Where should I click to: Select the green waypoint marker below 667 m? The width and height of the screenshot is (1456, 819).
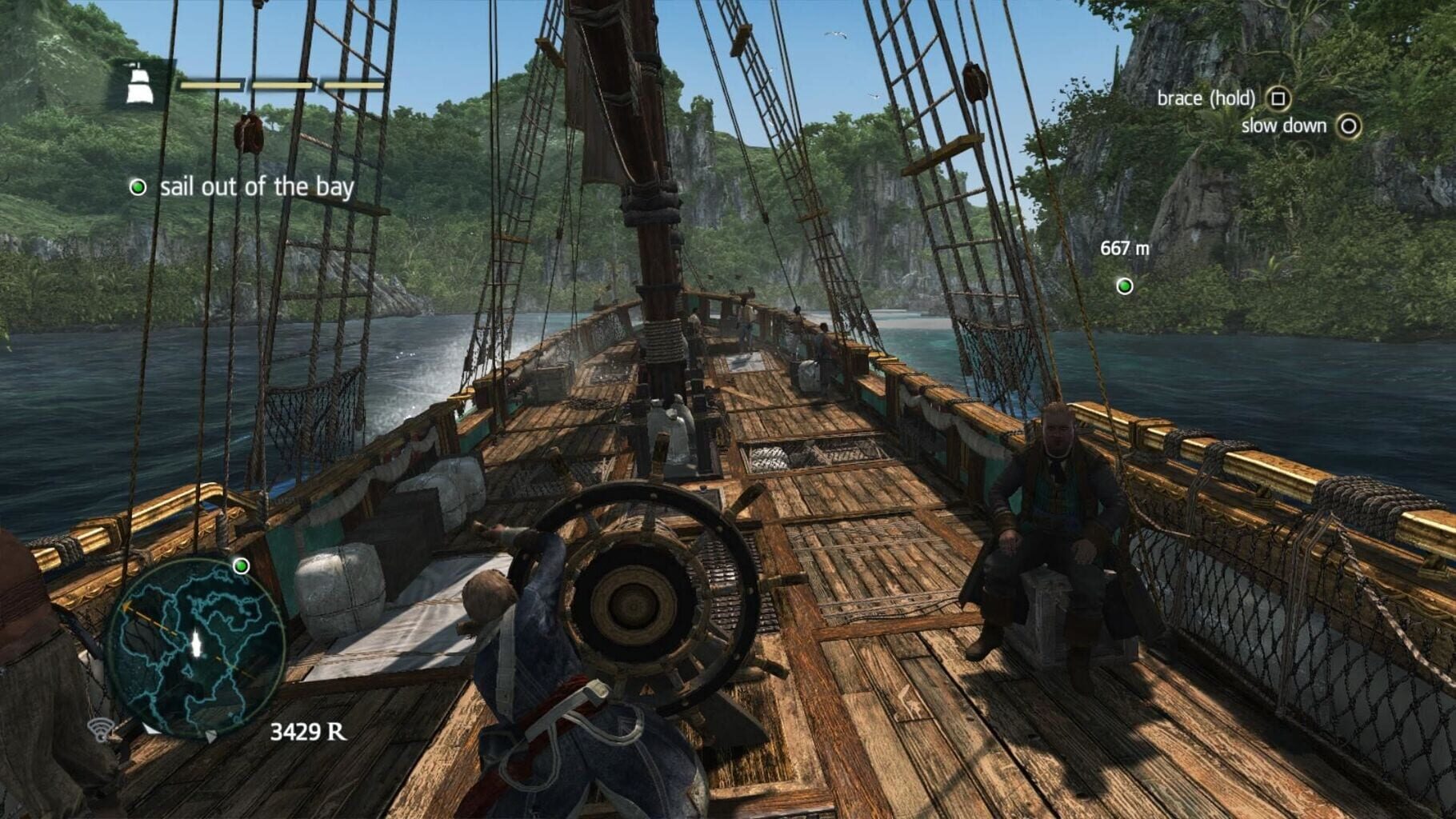[1126, 284]
